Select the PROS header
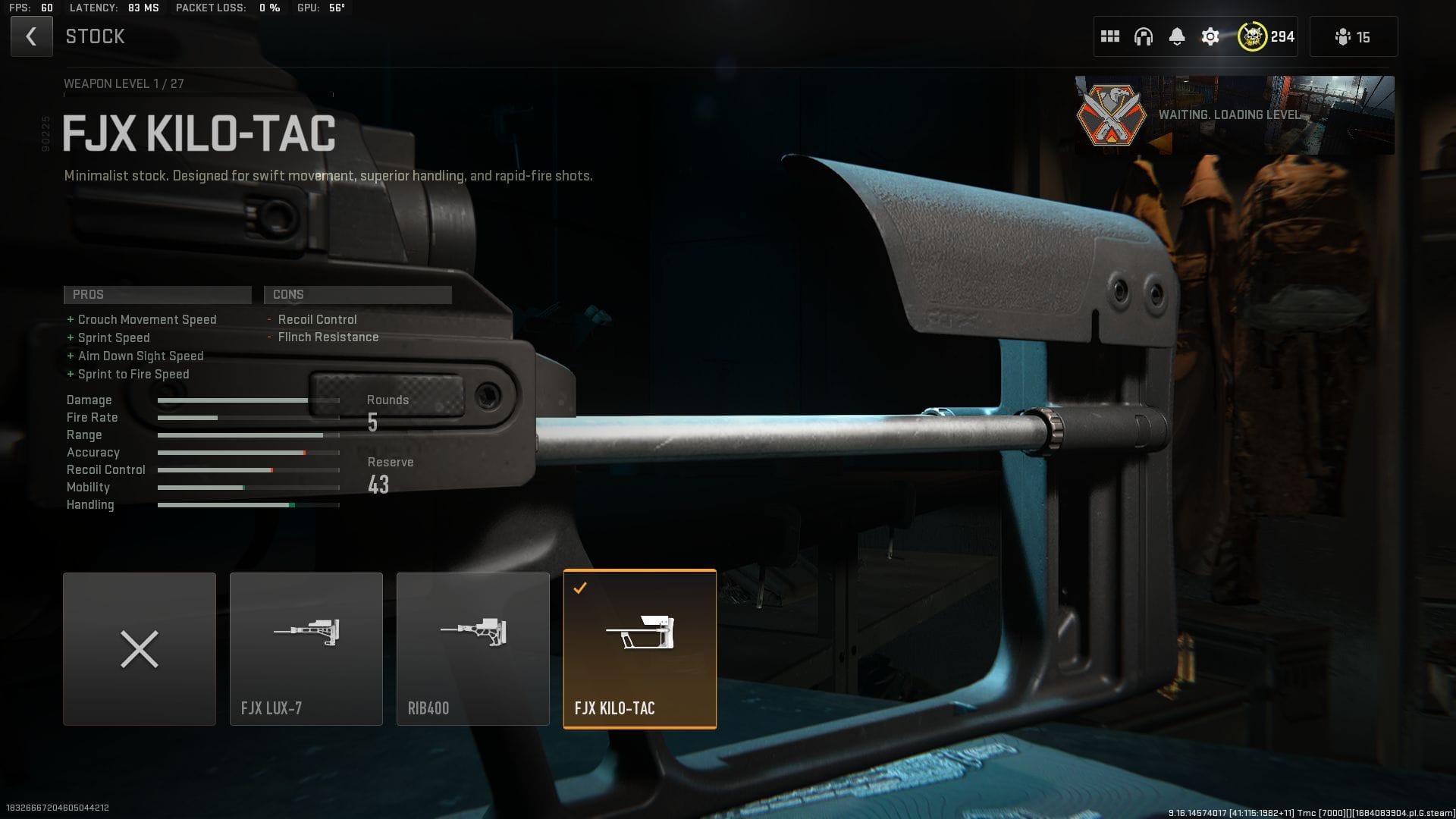Image resolution: width=1456 pixels, height=819 pixels. click(x=157, y=294)
